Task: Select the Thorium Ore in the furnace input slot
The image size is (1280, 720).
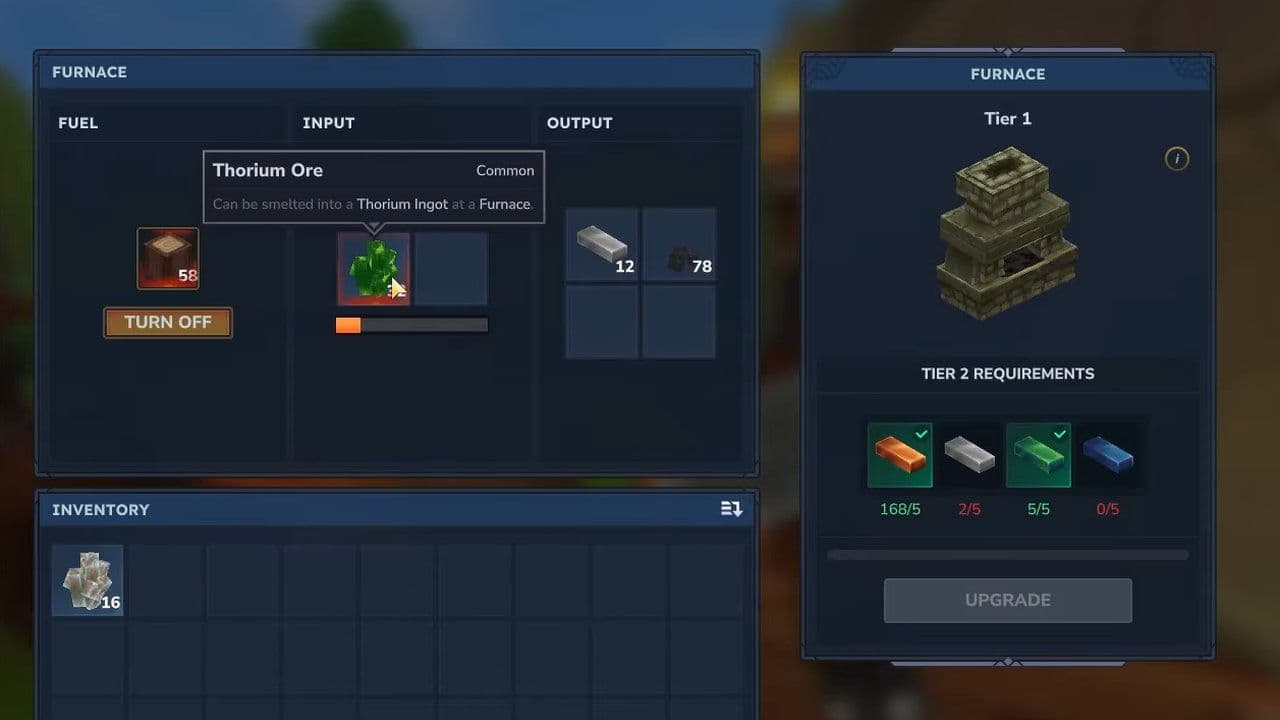Action: click(373, 268)
